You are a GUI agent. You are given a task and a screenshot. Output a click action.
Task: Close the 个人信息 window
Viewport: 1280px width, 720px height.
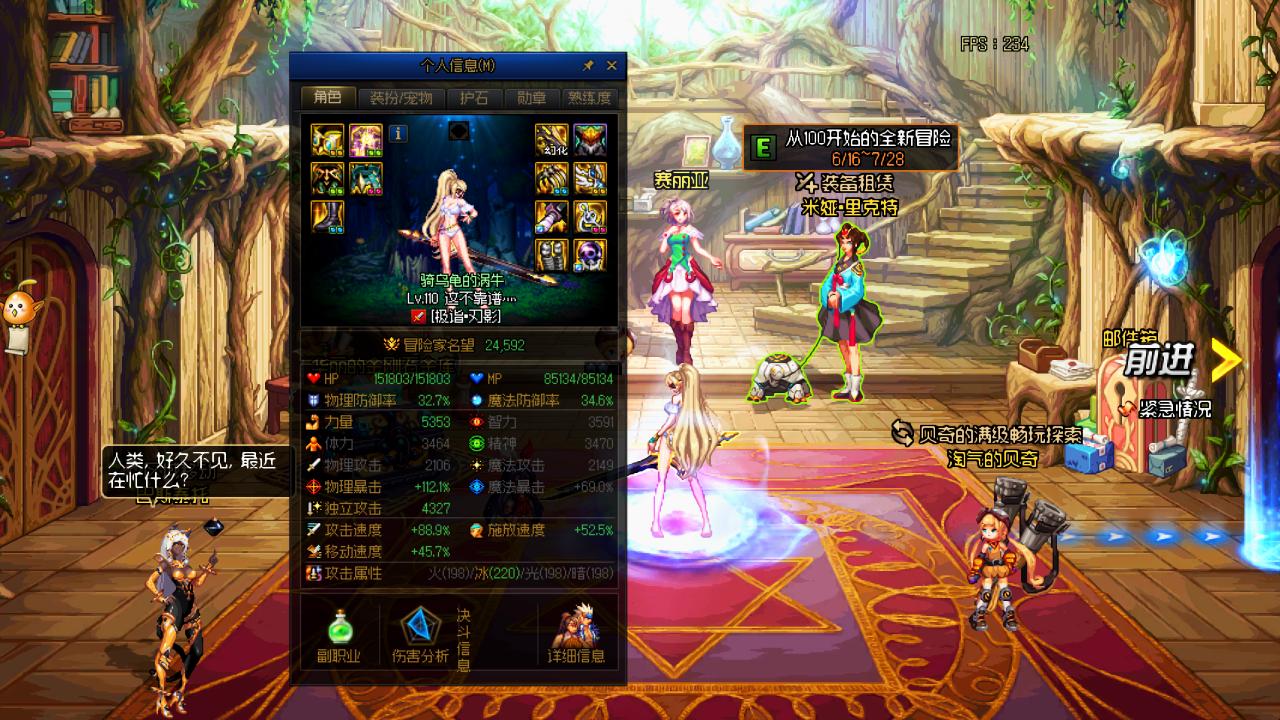click(611, 66)
